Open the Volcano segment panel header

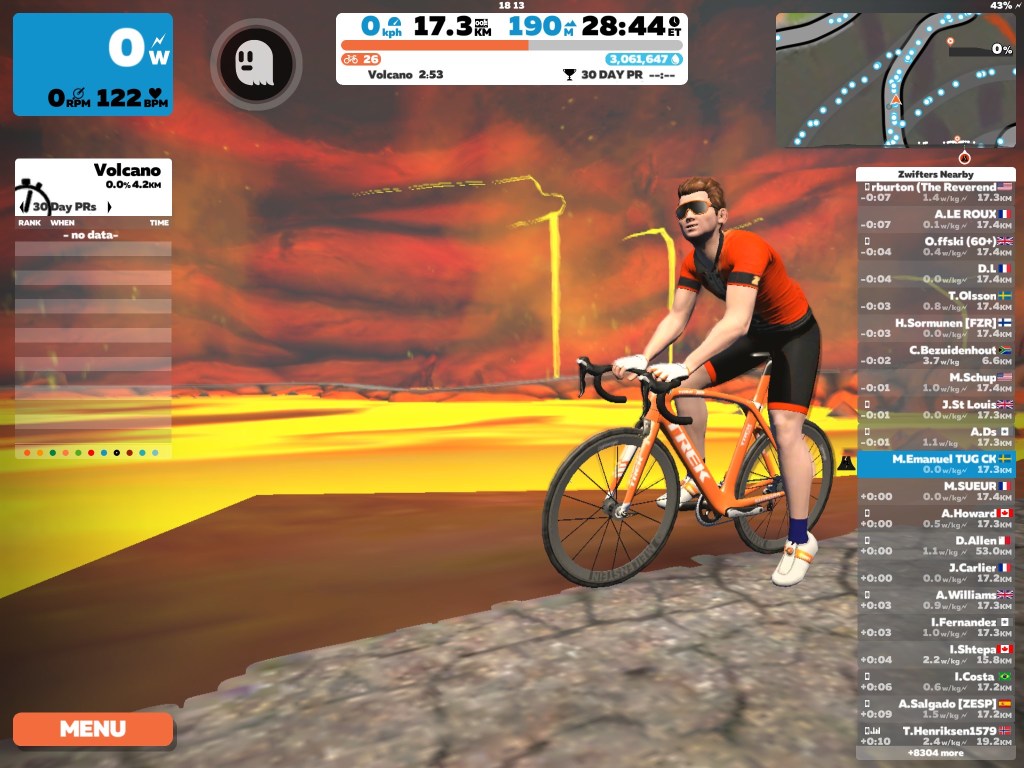[x=93, y=176]
